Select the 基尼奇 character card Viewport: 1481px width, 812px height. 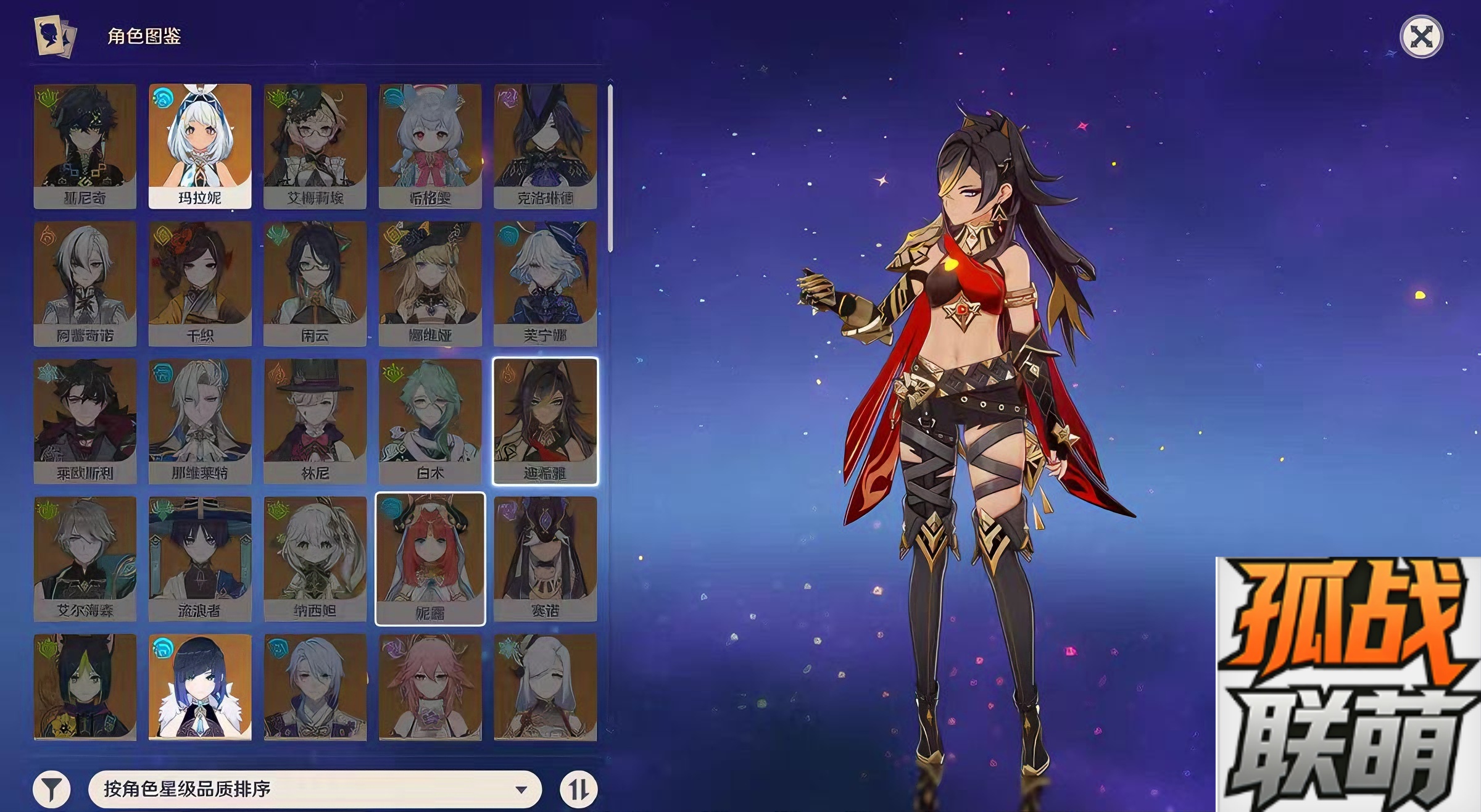click(x=85, y=146)
